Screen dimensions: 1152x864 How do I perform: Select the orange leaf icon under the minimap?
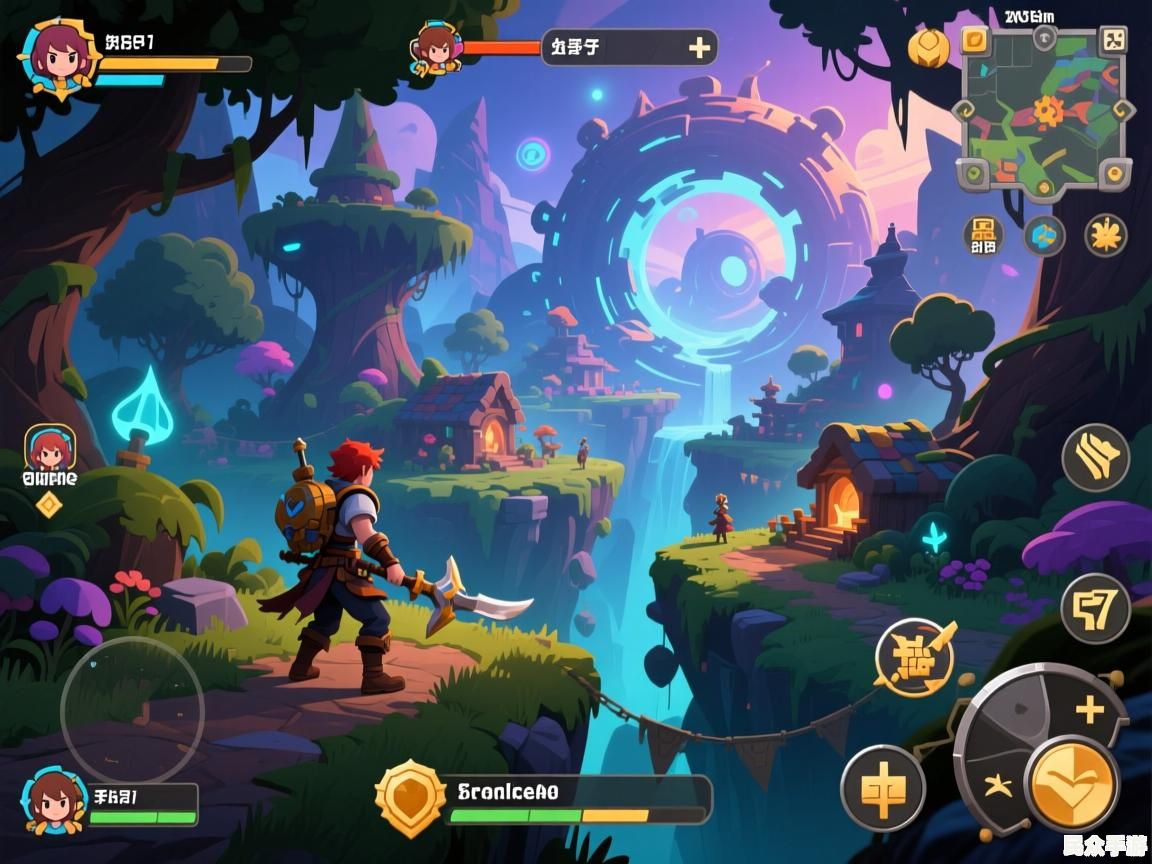coord(1105,235)
